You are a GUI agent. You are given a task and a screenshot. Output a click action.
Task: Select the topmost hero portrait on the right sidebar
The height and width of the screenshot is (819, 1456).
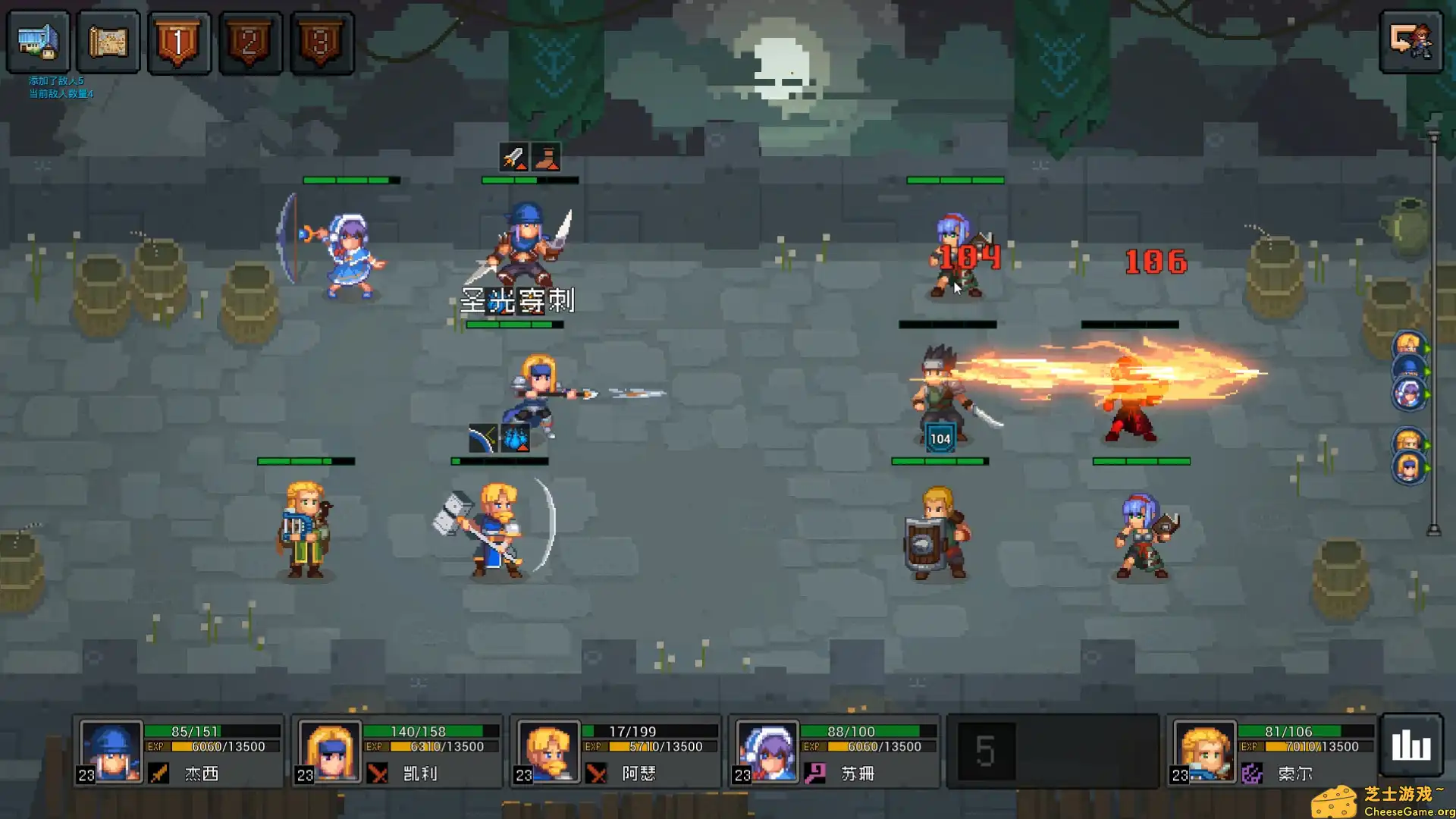pyautogui.click(x=1409, y=343)
